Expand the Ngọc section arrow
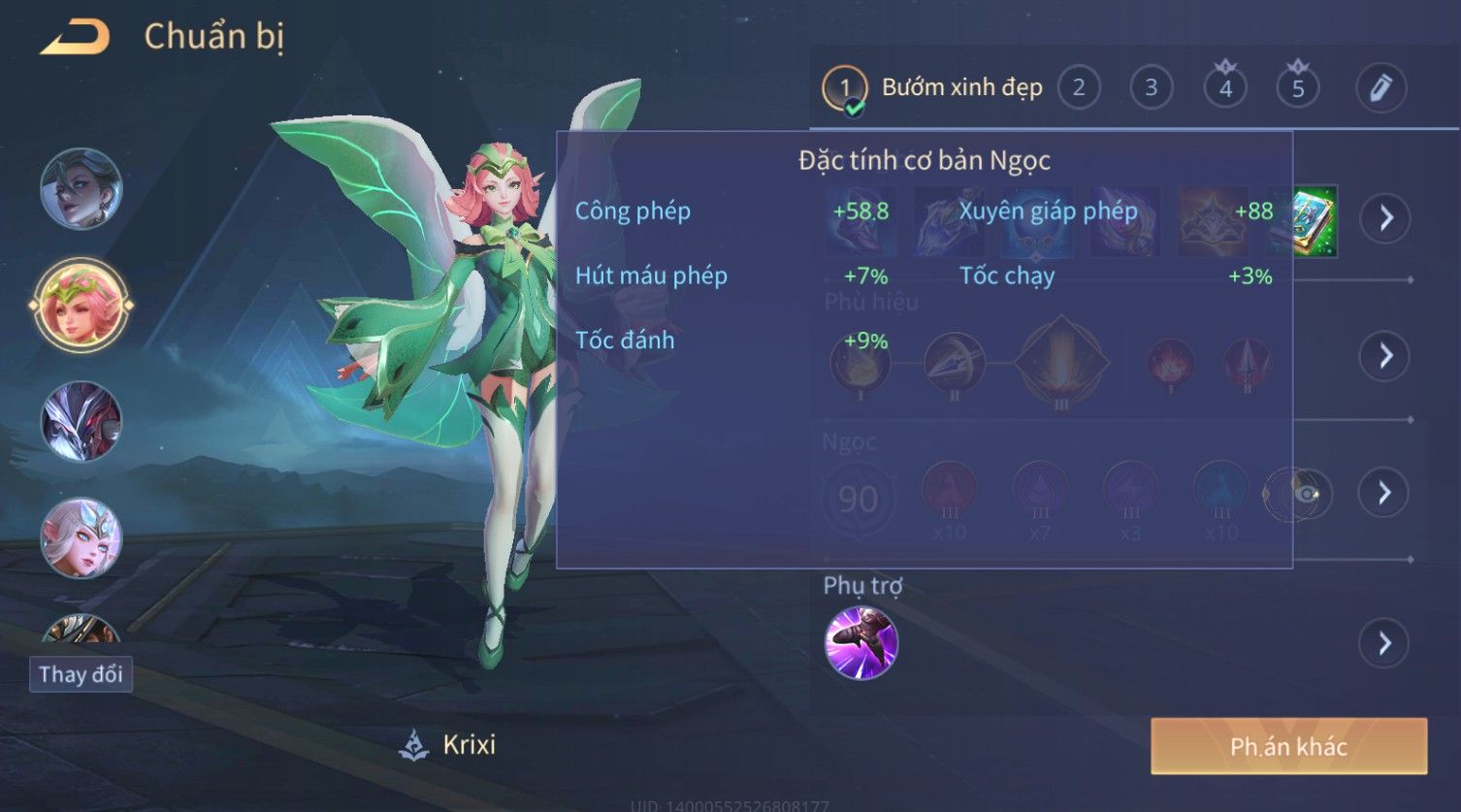This screenshot has width=1461, height=812. click(x=1384, y=494)
